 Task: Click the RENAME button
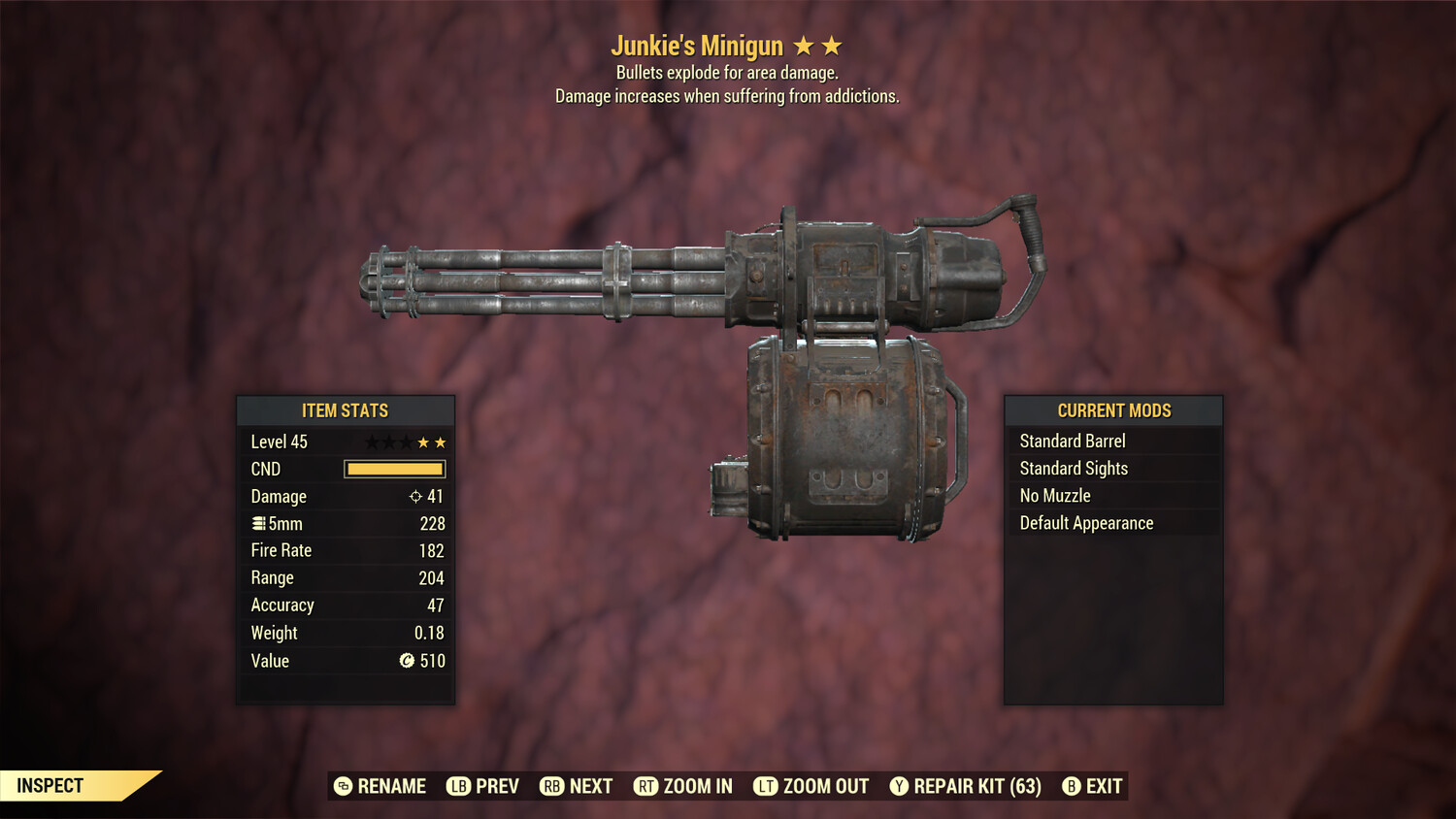tap(391, 786)
